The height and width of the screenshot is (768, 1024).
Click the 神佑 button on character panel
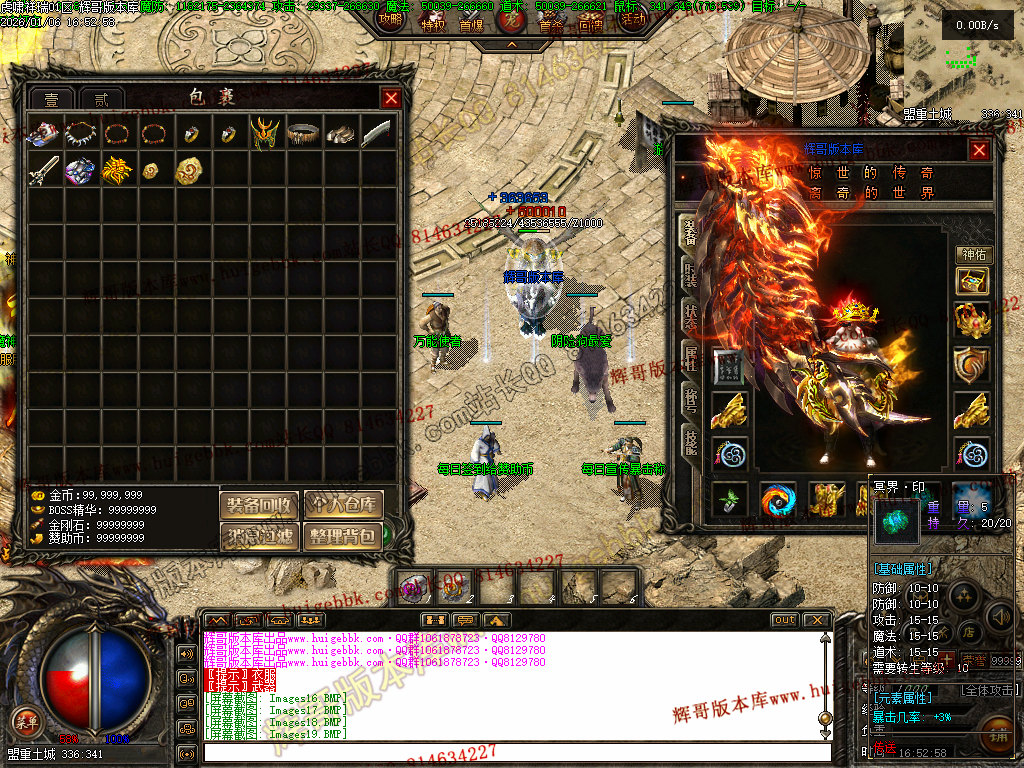click(x=973, y=255)
